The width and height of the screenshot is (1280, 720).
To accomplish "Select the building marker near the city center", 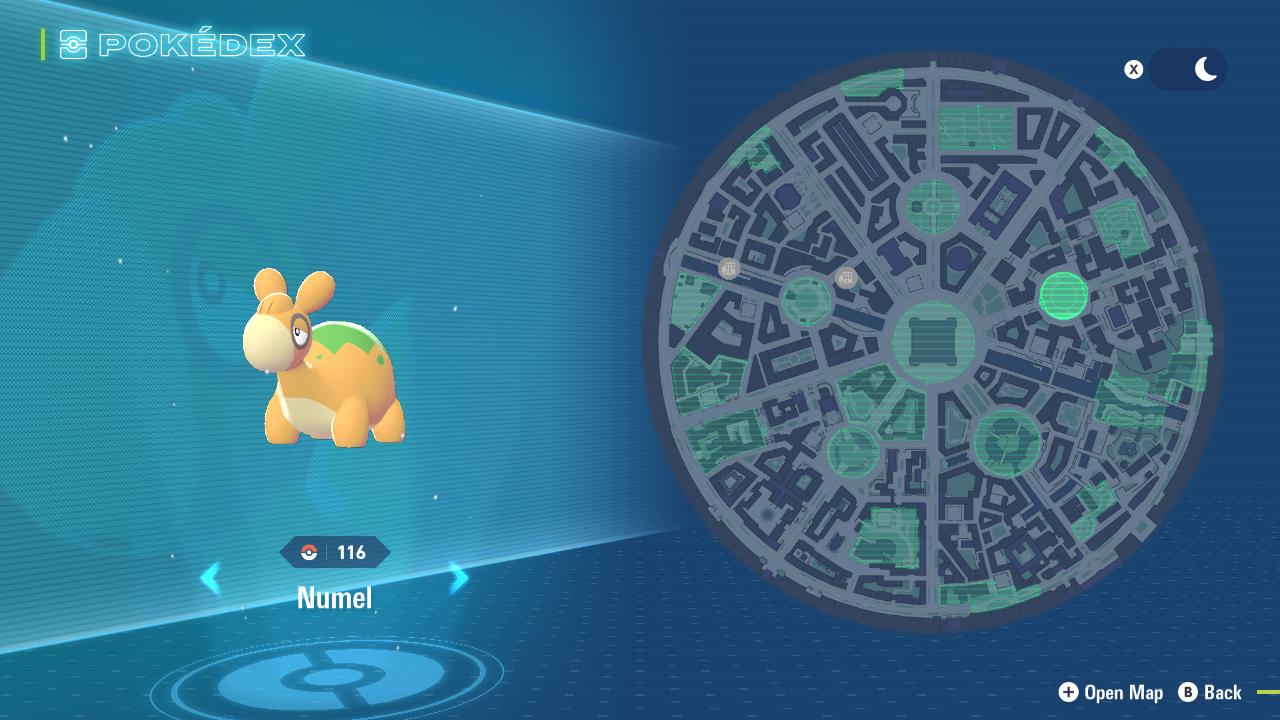I will (845, 277).
